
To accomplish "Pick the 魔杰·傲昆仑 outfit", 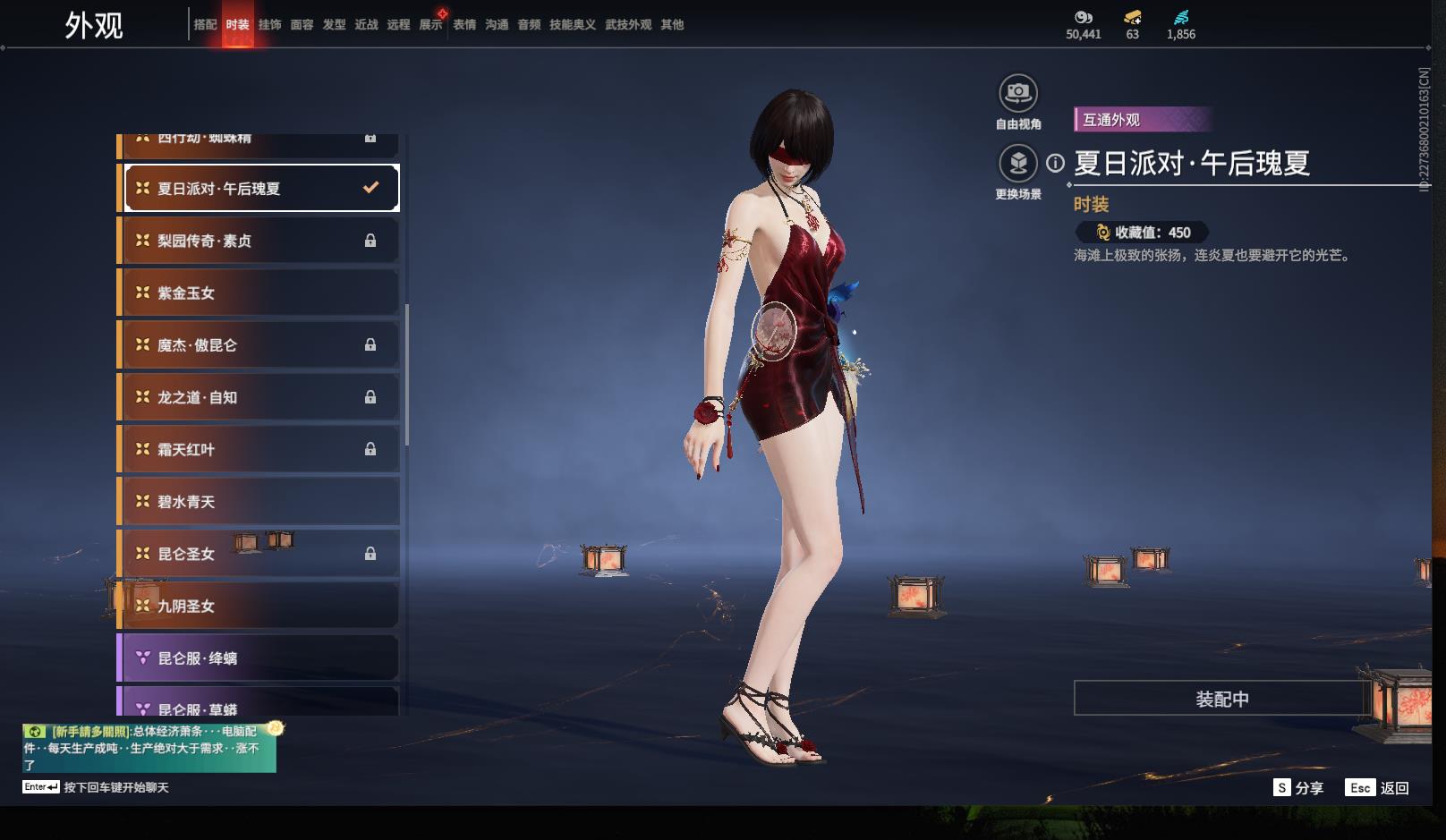I will [259, 345].
